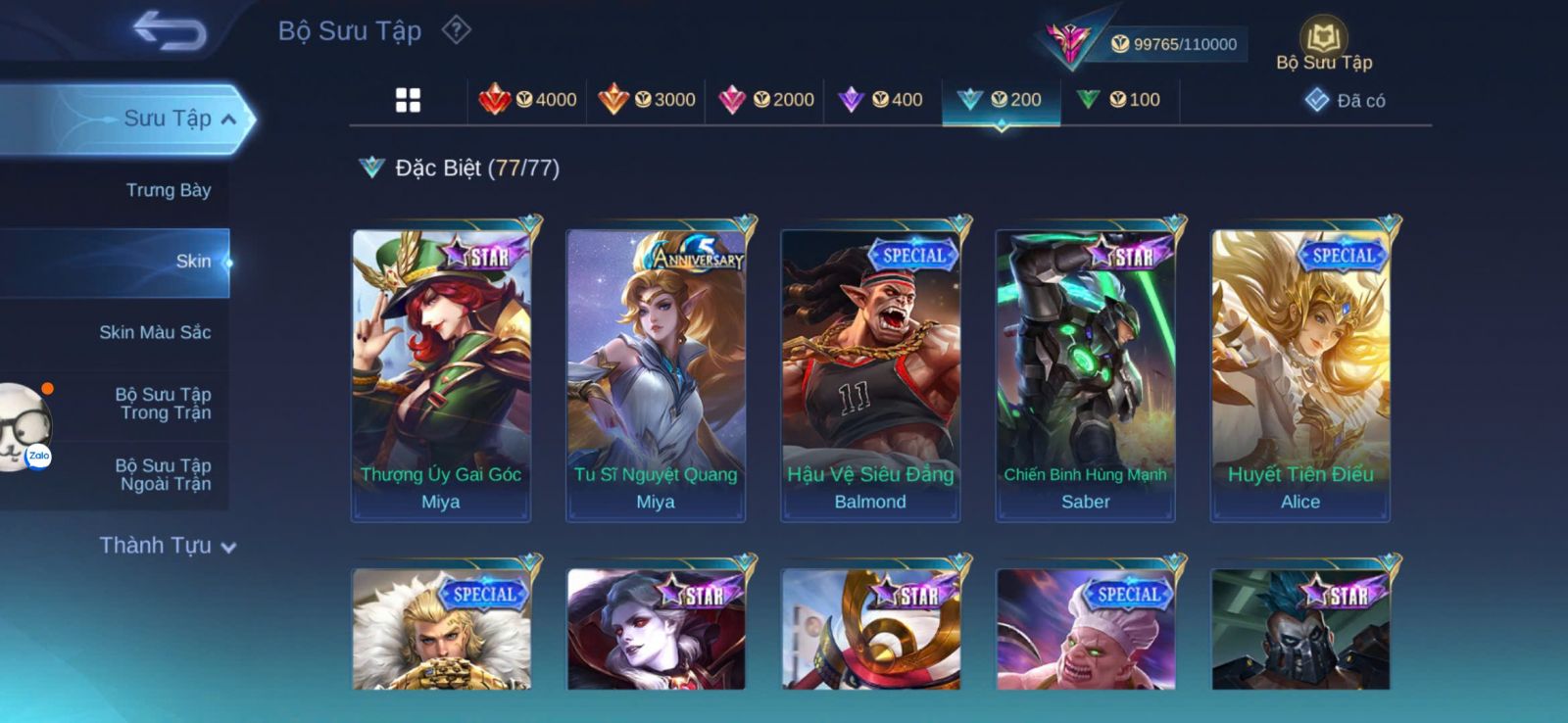This screenshot has width=1568, height=723.
Task: Choose Balmond's Hậu Vệ Siêu Đẳng skin
Action: [x=870, y=374]
